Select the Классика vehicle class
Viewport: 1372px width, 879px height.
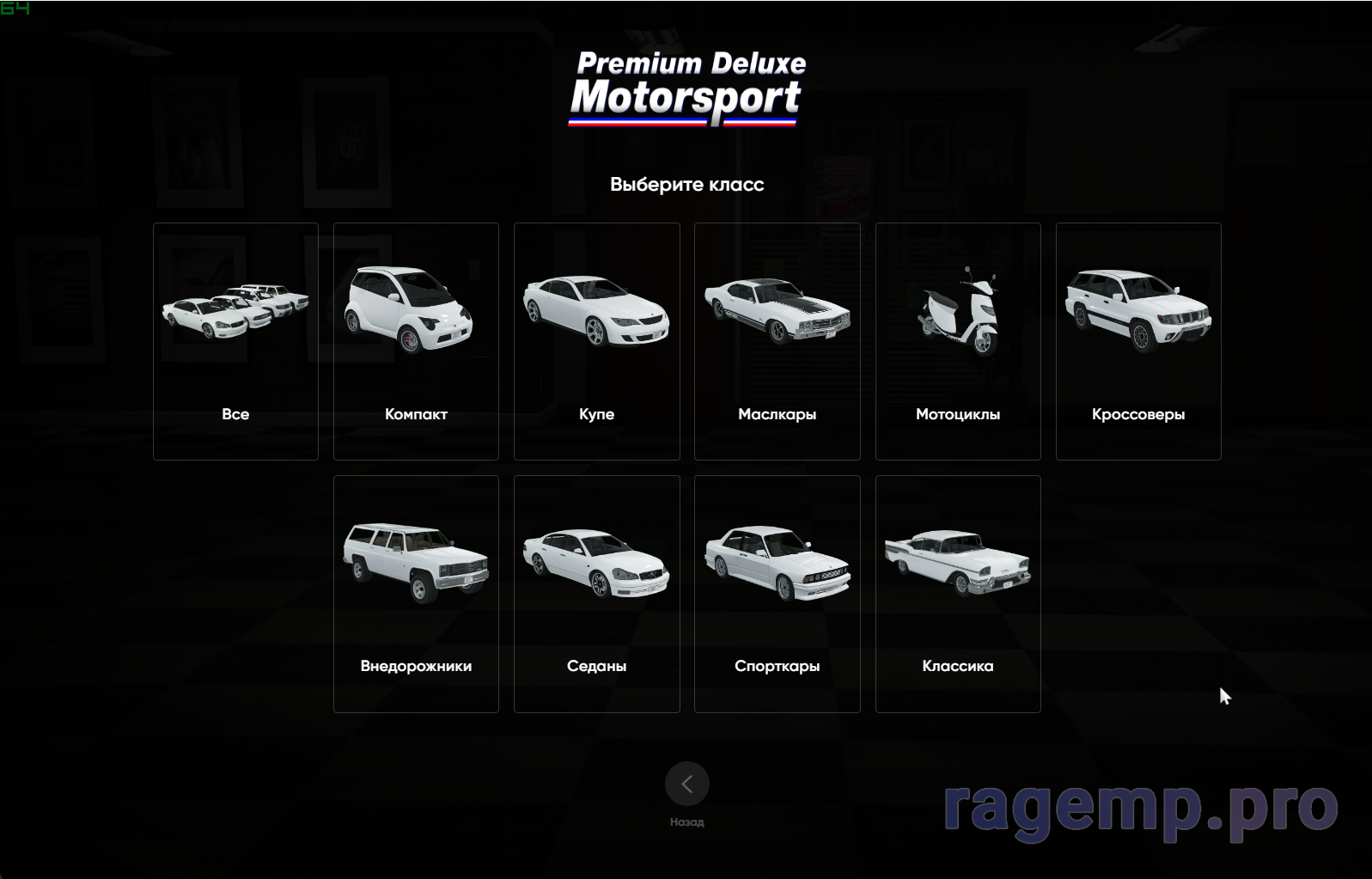[x=958, y=594]
